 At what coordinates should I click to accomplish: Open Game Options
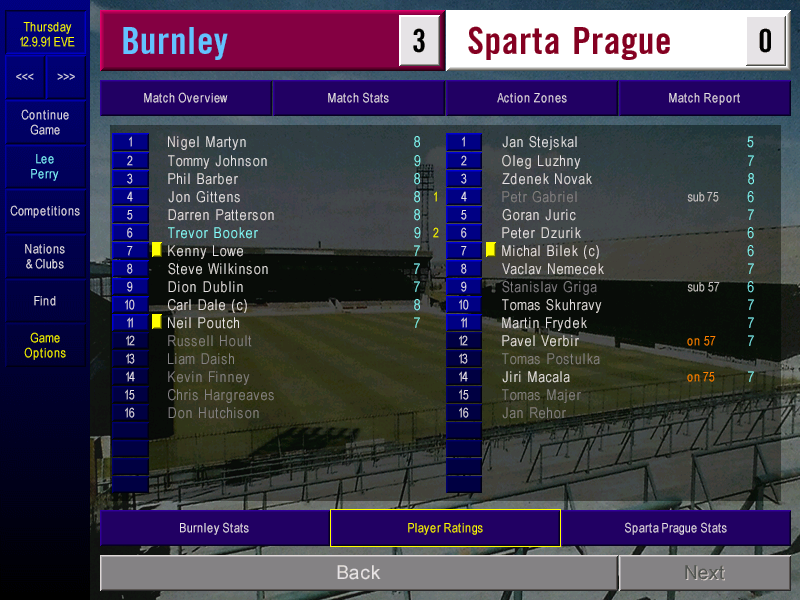(45, 346)
